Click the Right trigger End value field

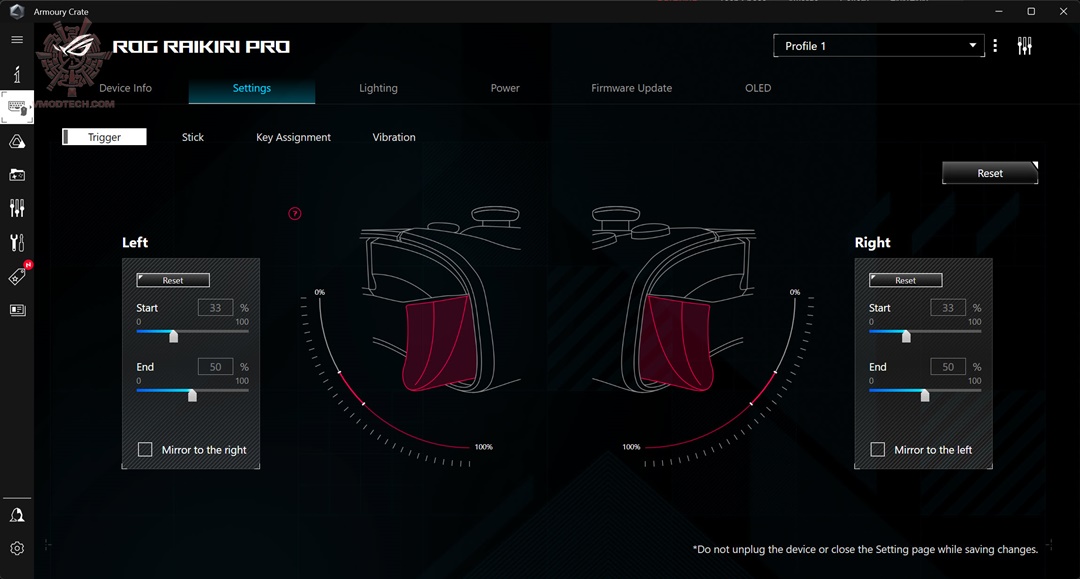pos(948,367)
